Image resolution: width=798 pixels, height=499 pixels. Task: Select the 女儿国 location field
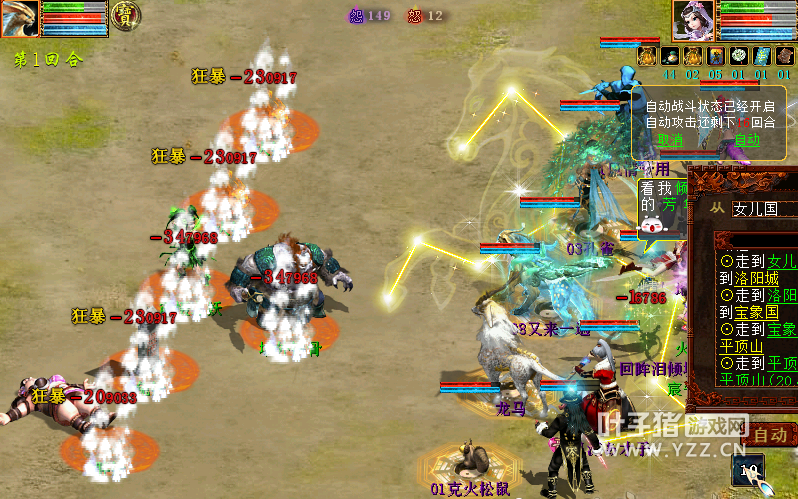(762, 209)
